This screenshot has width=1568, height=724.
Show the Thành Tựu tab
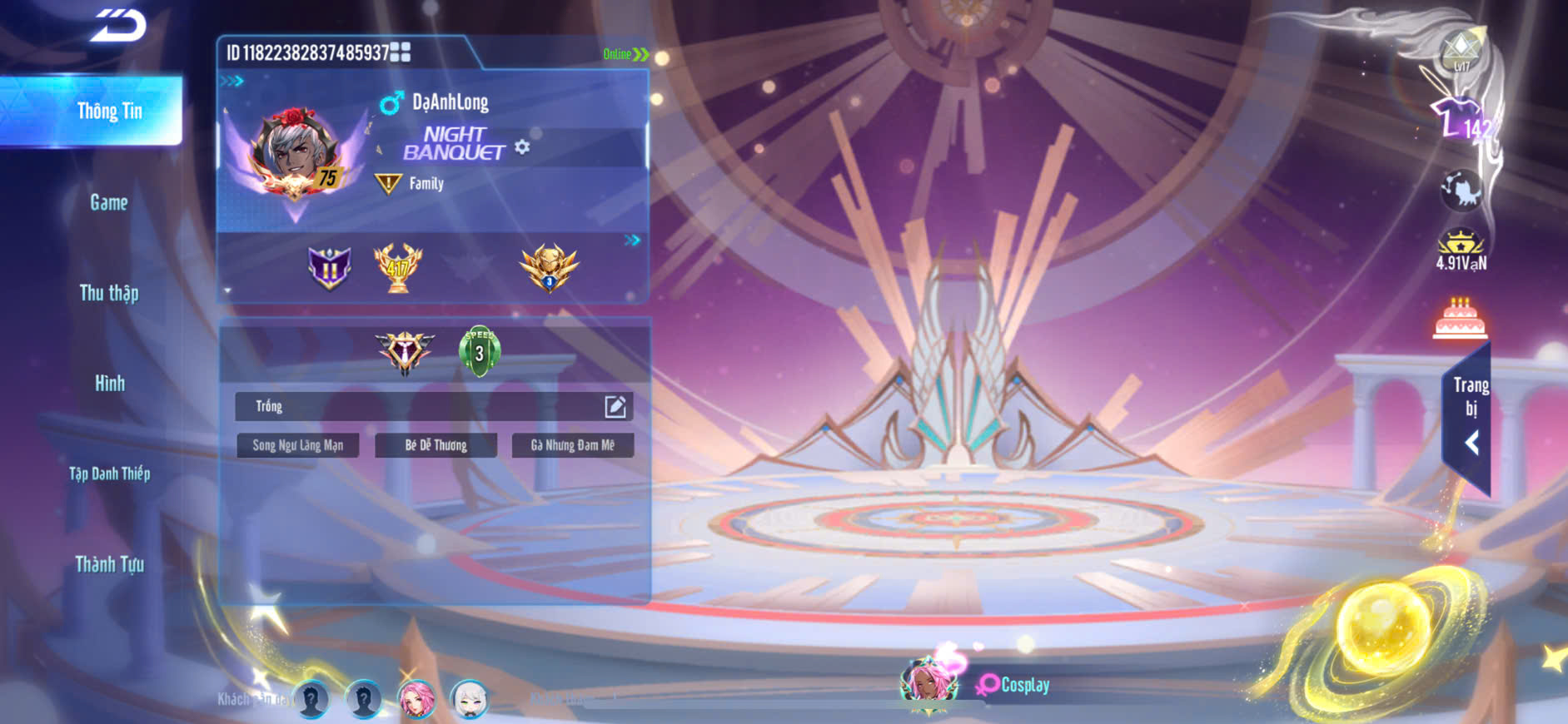pyautogui.click(x=109, y=564)
